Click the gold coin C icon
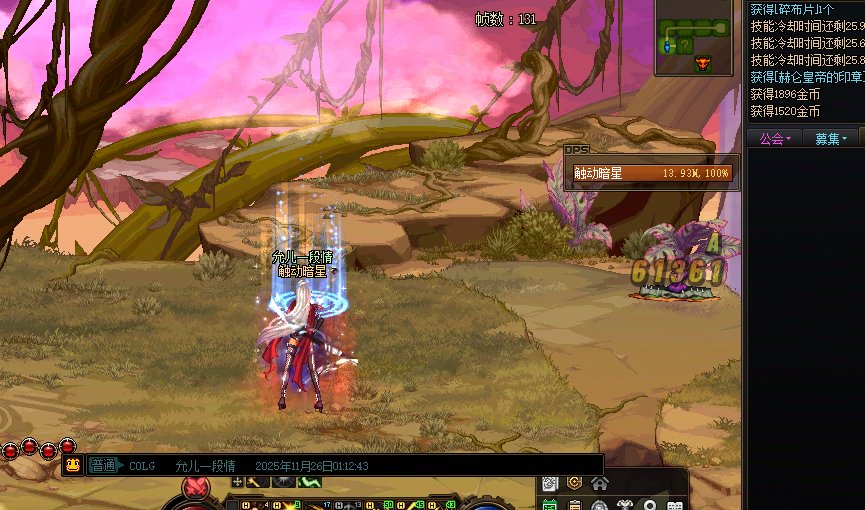 pos(575,483)
